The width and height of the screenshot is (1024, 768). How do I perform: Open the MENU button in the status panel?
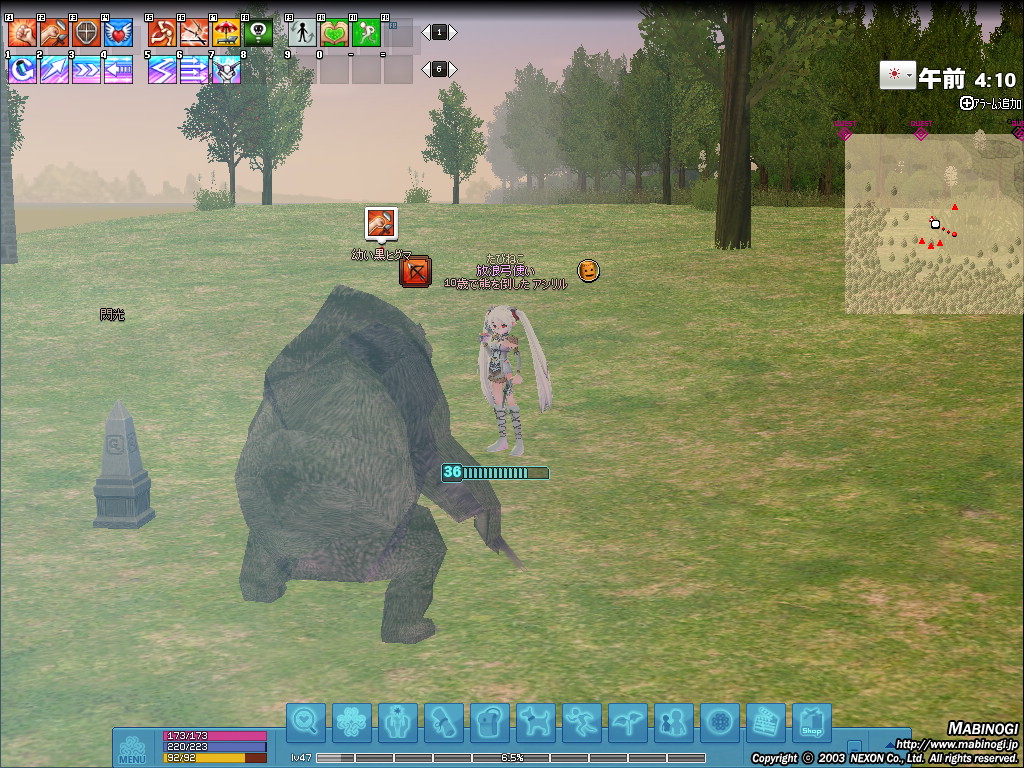(x=132, y=748)
